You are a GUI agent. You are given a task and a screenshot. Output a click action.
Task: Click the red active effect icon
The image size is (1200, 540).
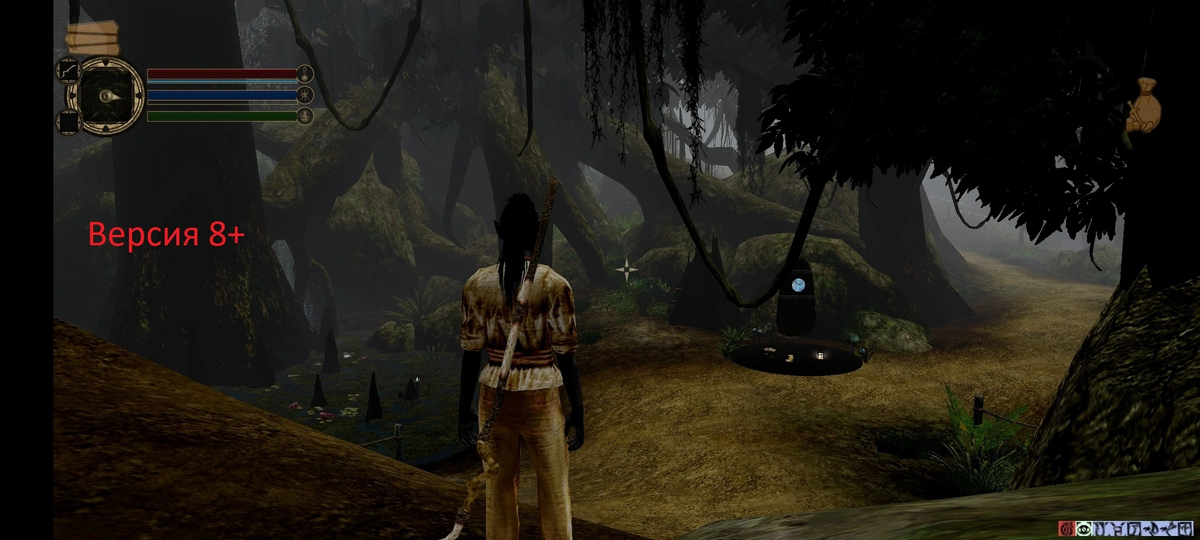click(x=1067, y=528)
